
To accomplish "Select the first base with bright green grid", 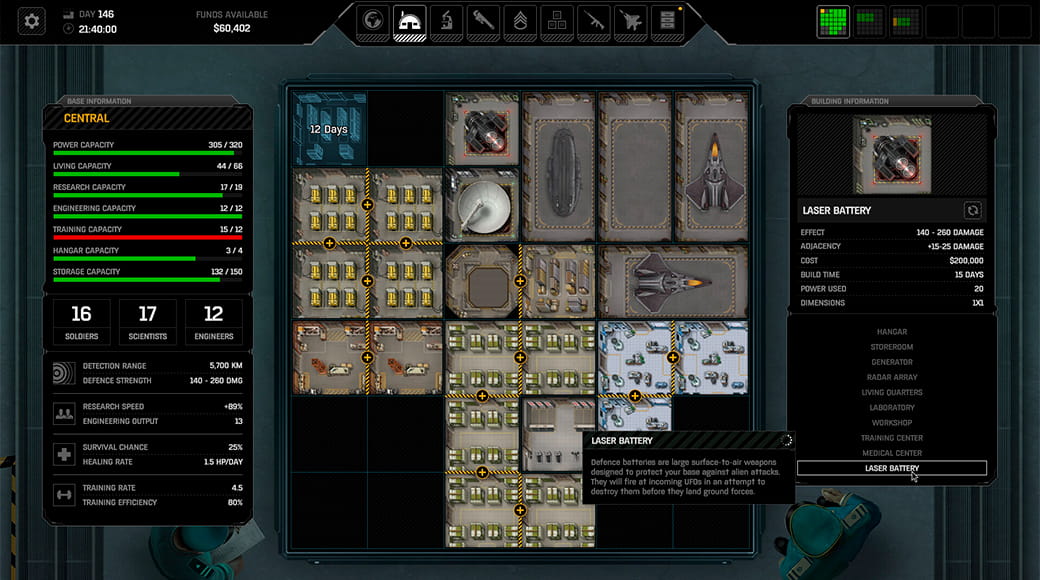I will click(833, 21).
